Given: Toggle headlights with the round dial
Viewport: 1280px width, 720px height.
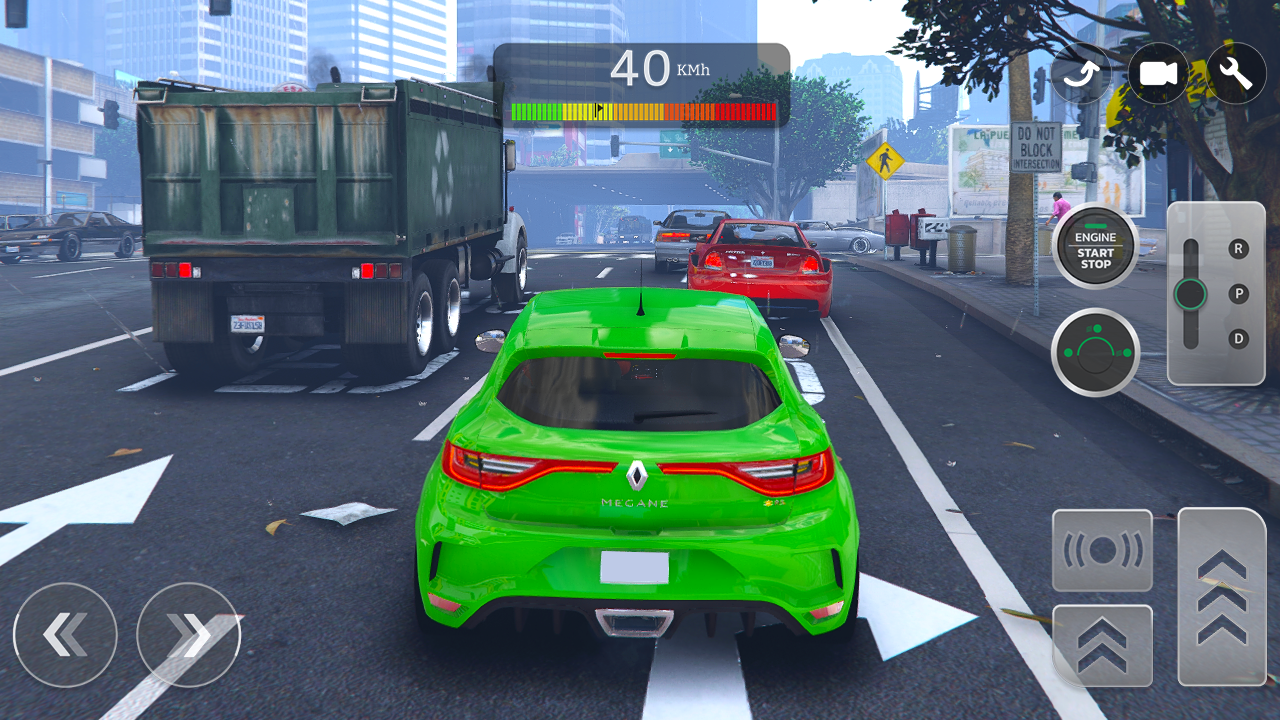Looking at the screenshot, I should (x=1094, y=352).
